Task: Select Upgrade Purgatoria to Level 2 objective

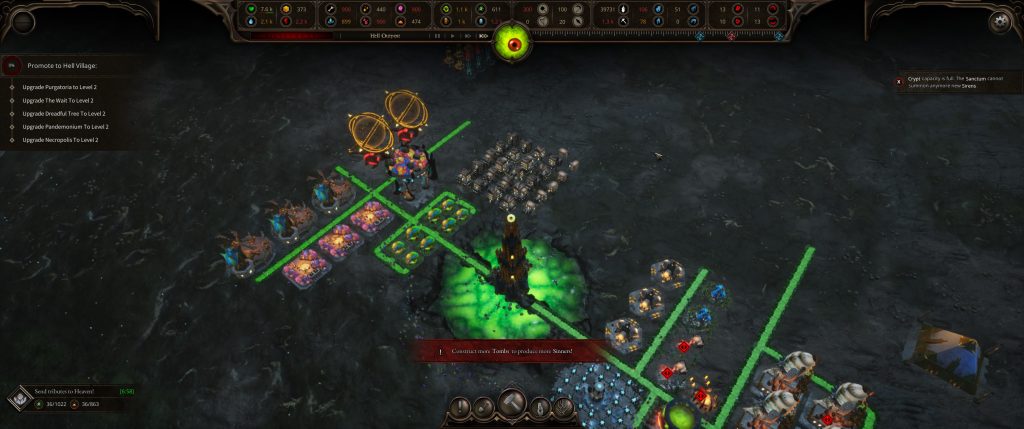Action: 60,87
